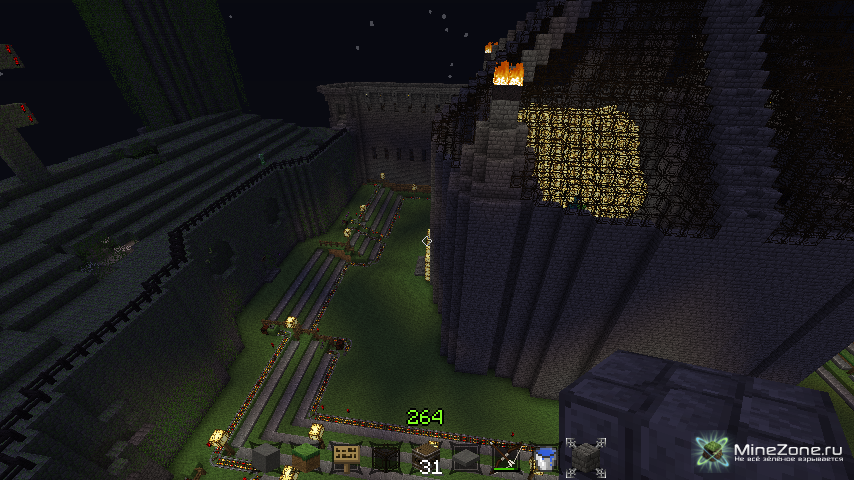Select the water bucket hotbar slot
This screenshot has height=480, width=854.
pos(546,458)
